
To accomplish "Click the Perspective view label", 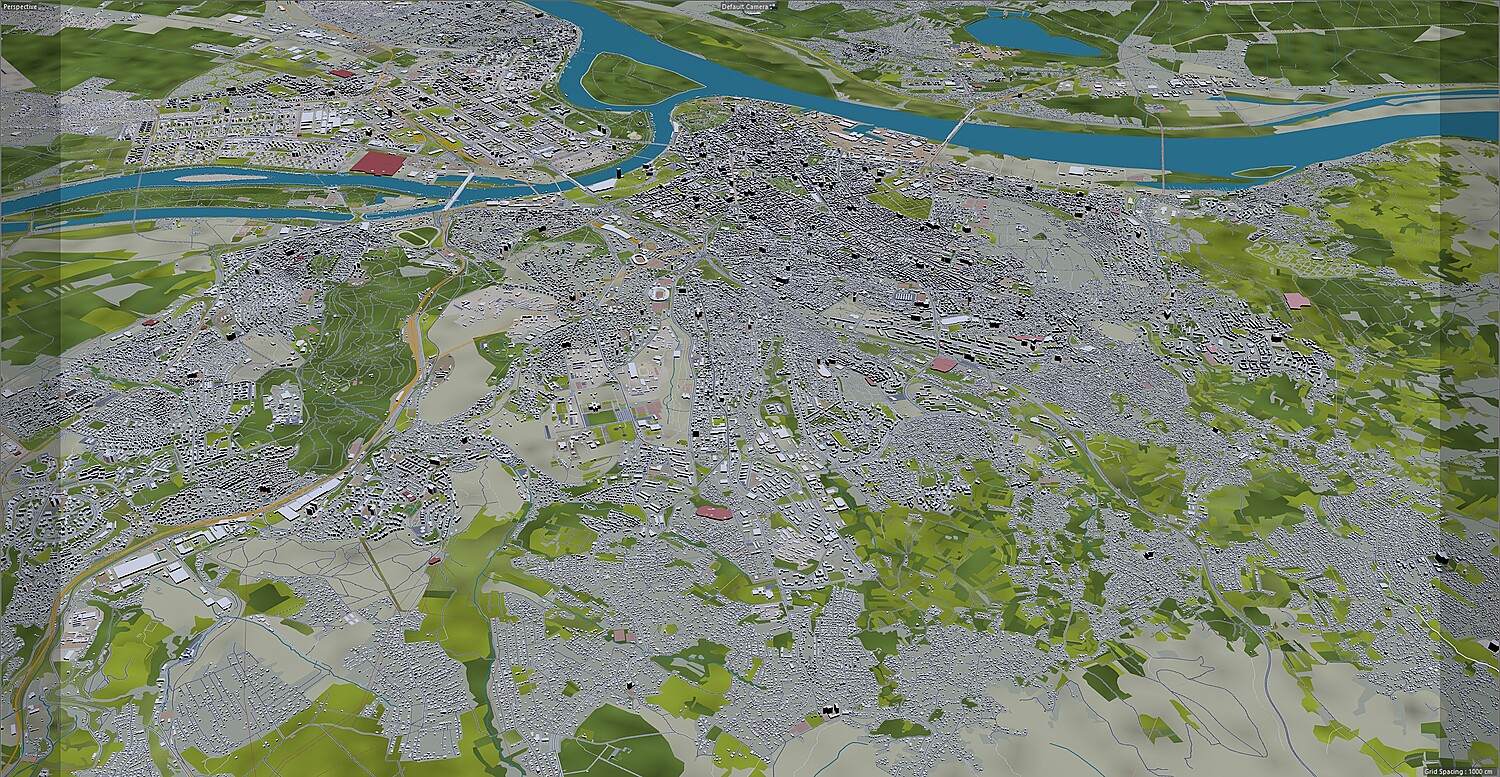I will point(21,6).
